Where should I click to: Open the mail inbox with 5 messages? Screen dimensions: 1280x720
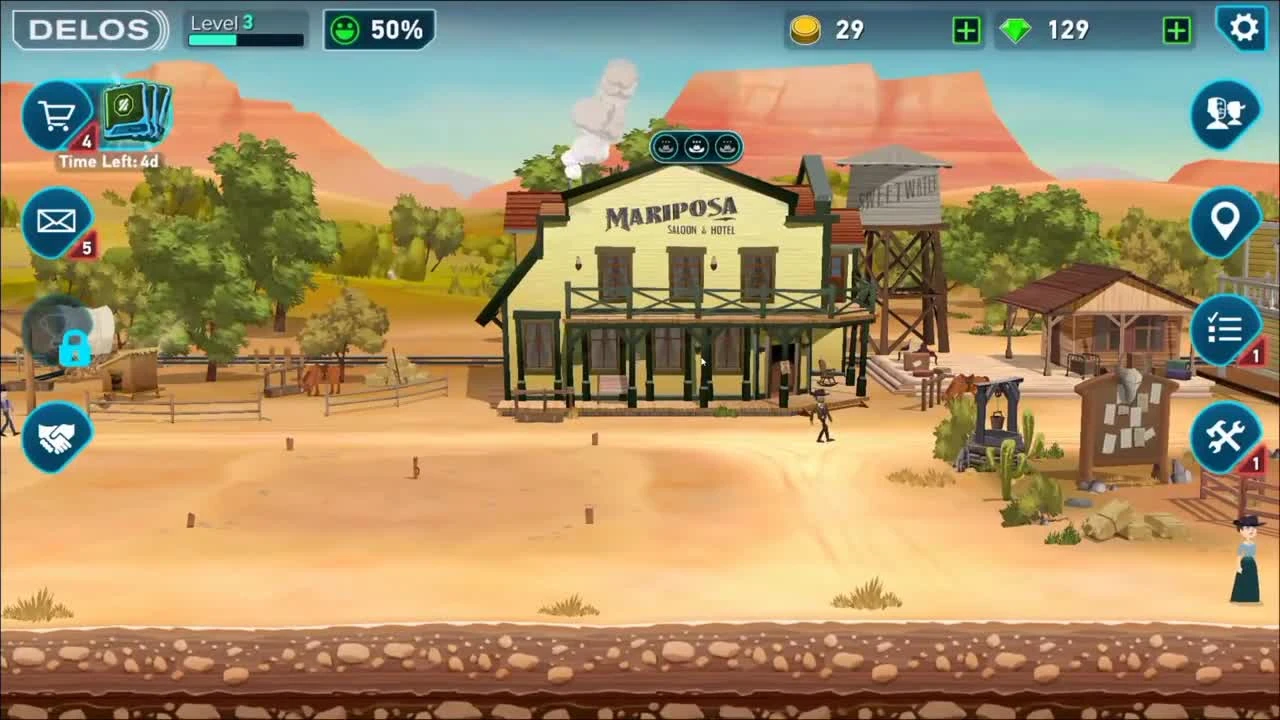[x=57, y=222]
